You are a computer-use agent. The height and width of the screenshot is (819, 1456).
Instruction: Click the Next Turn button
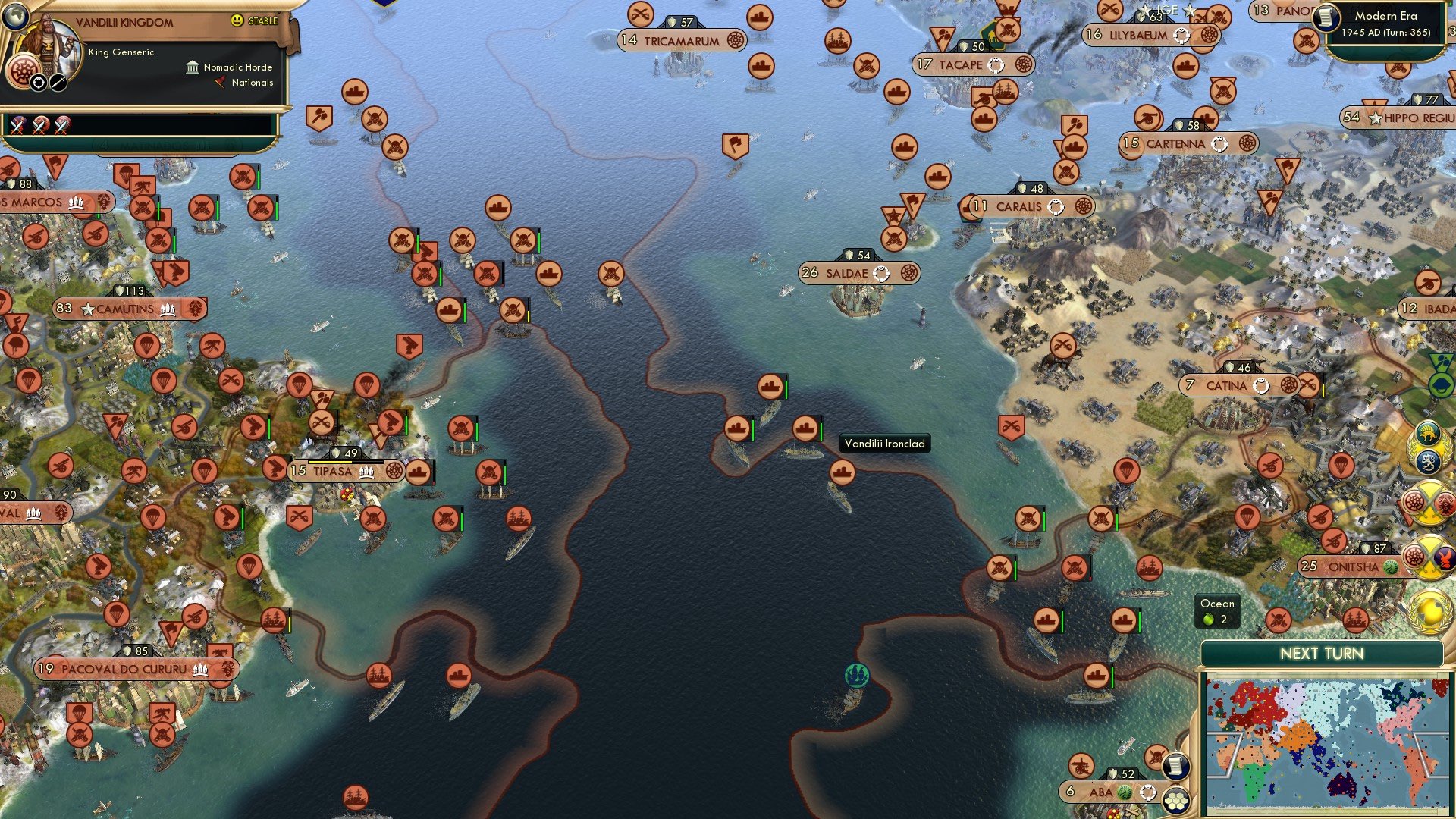pos(1323,653)
